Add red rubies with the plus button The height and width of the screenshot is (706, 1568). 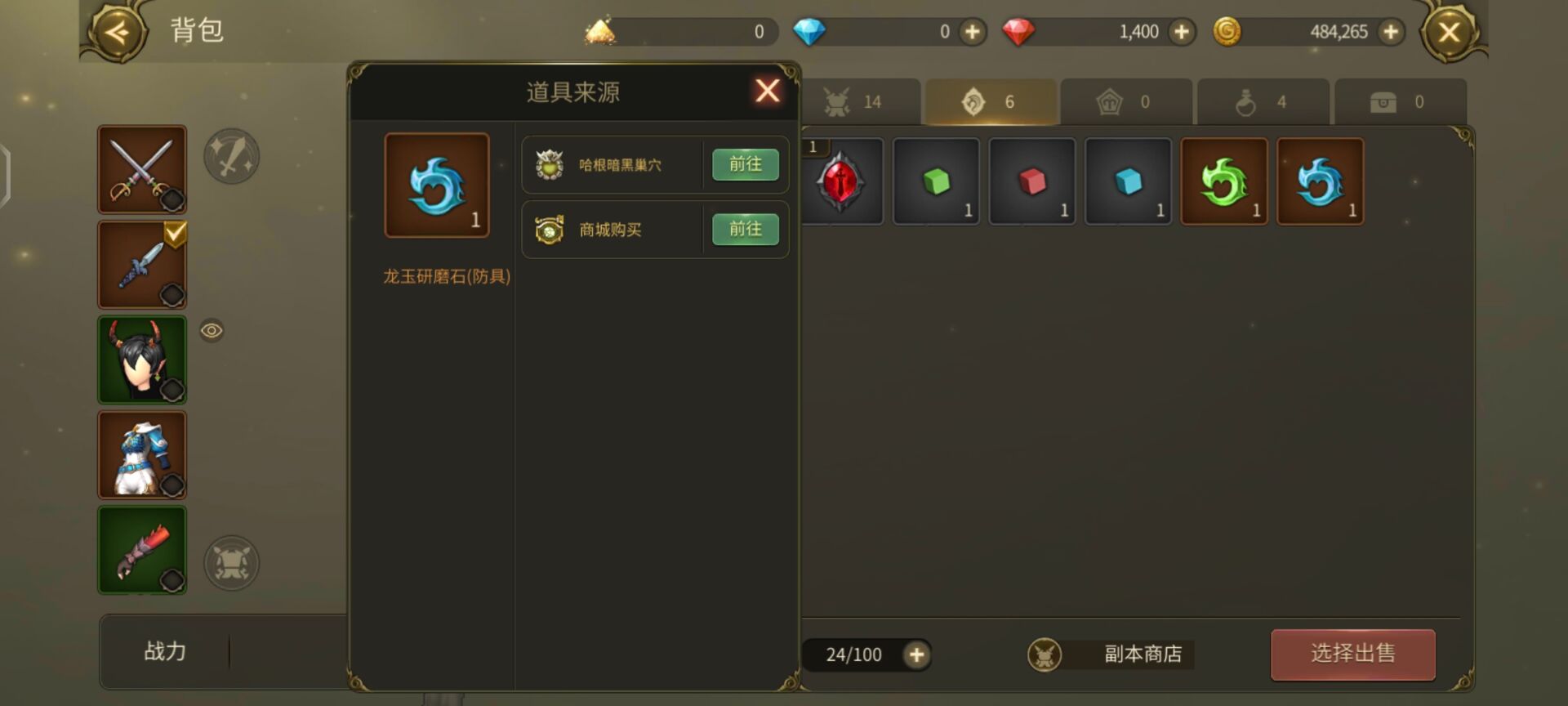(x=1181, y=32)
